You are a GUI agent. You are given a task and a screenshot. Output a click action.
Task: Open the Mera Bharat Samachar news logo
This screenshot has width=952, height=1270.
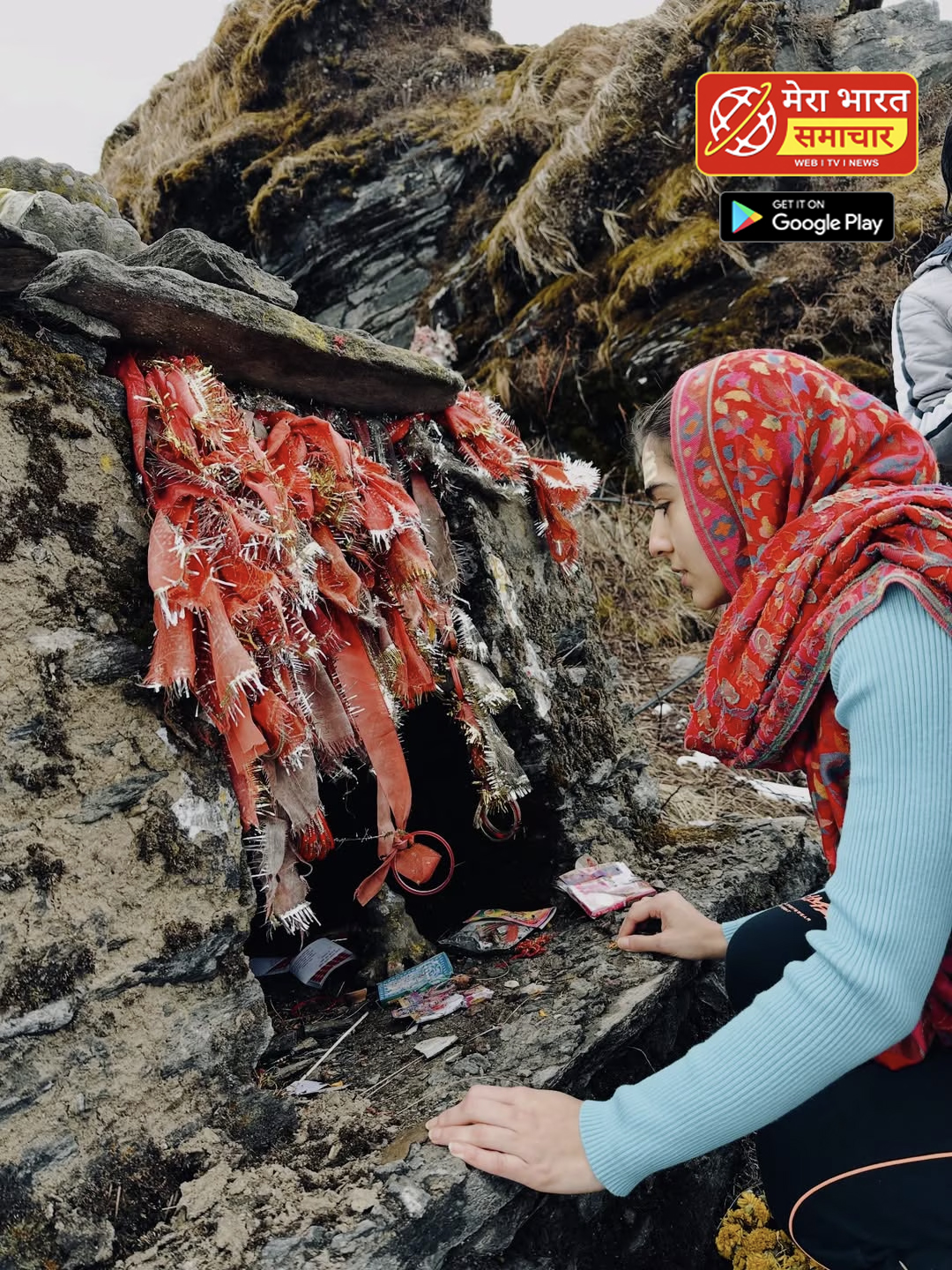807,124
